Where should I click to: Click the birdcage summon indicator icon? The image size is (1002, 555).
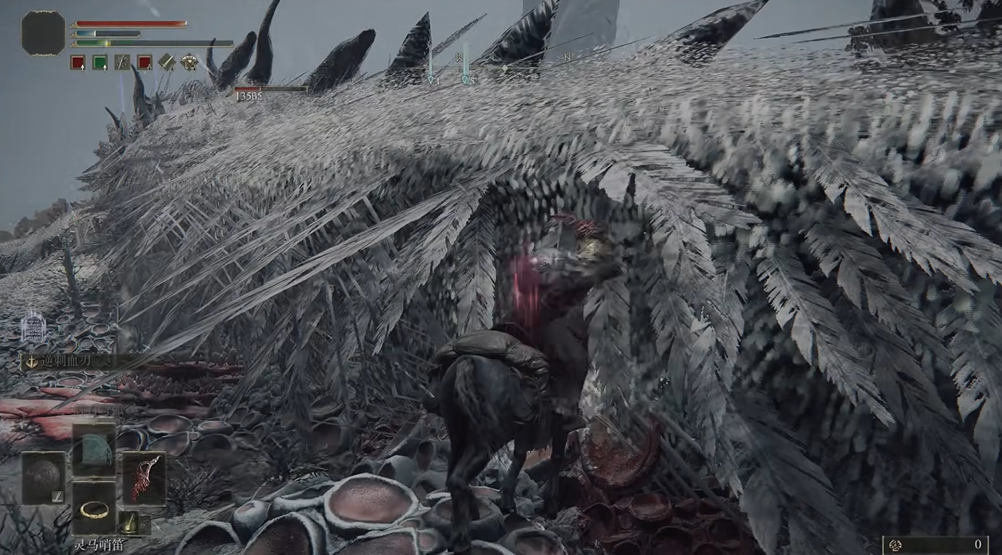[x=34, y=326]
